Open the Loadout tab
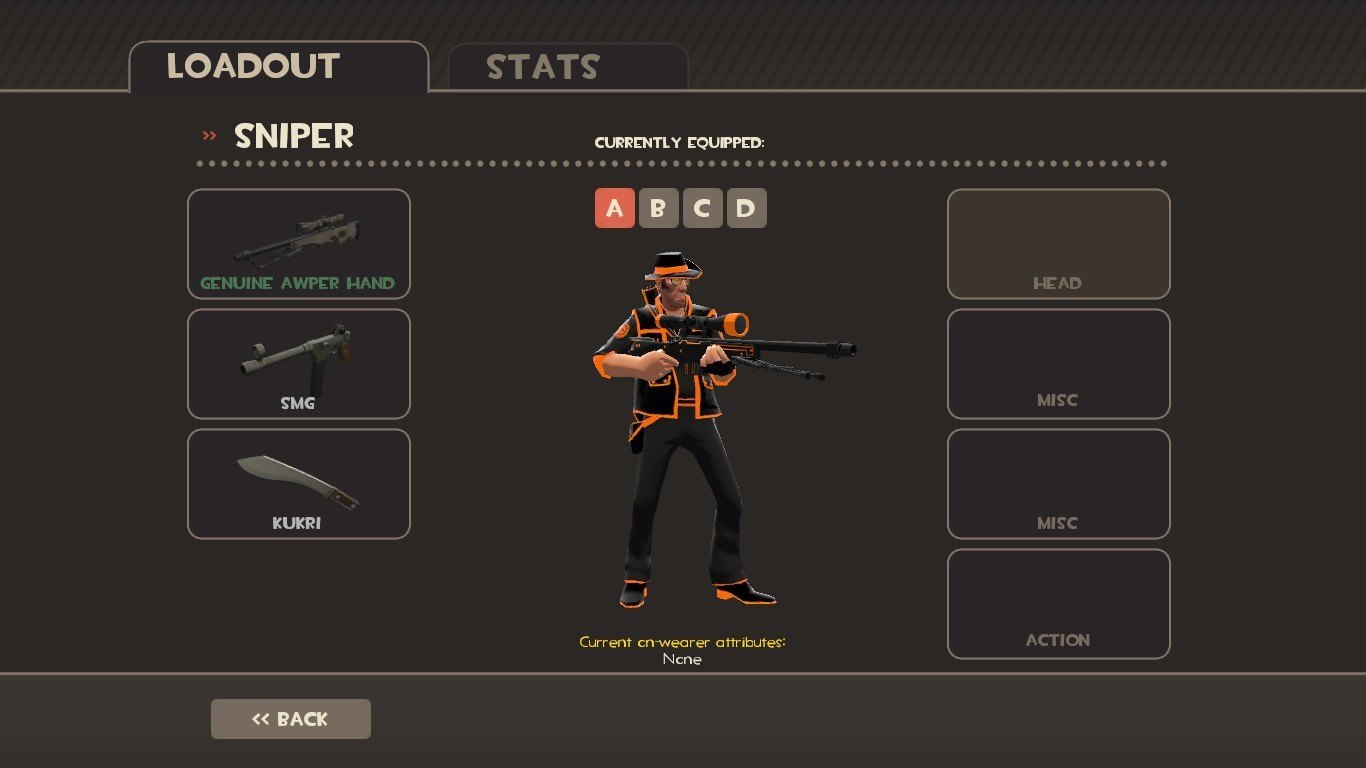 click(x=278, y=67)
